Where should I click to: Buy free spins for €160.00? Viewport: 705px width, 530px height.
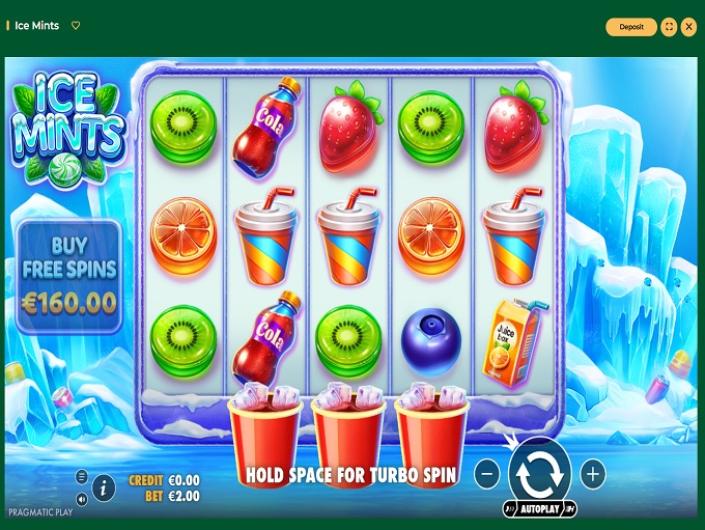(69, 276)
